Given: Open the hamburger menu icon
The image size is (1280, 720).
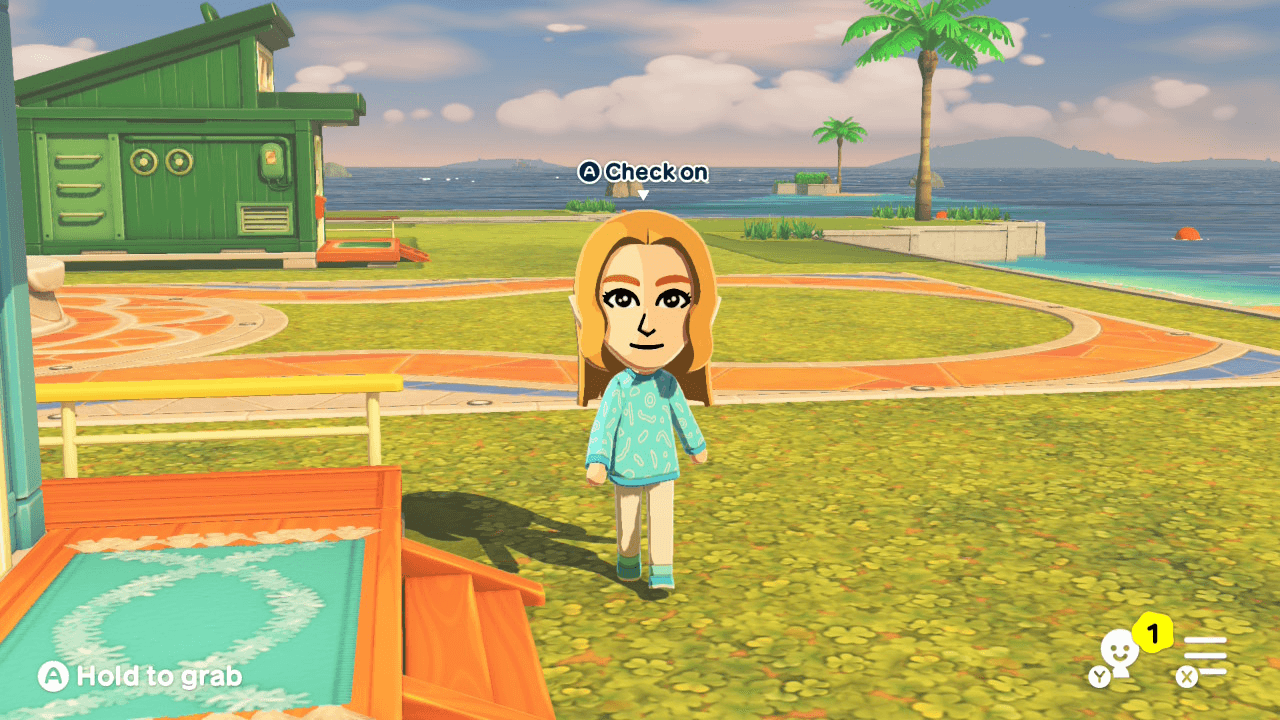Looking at the screenshot, I should coord(1206,655).
